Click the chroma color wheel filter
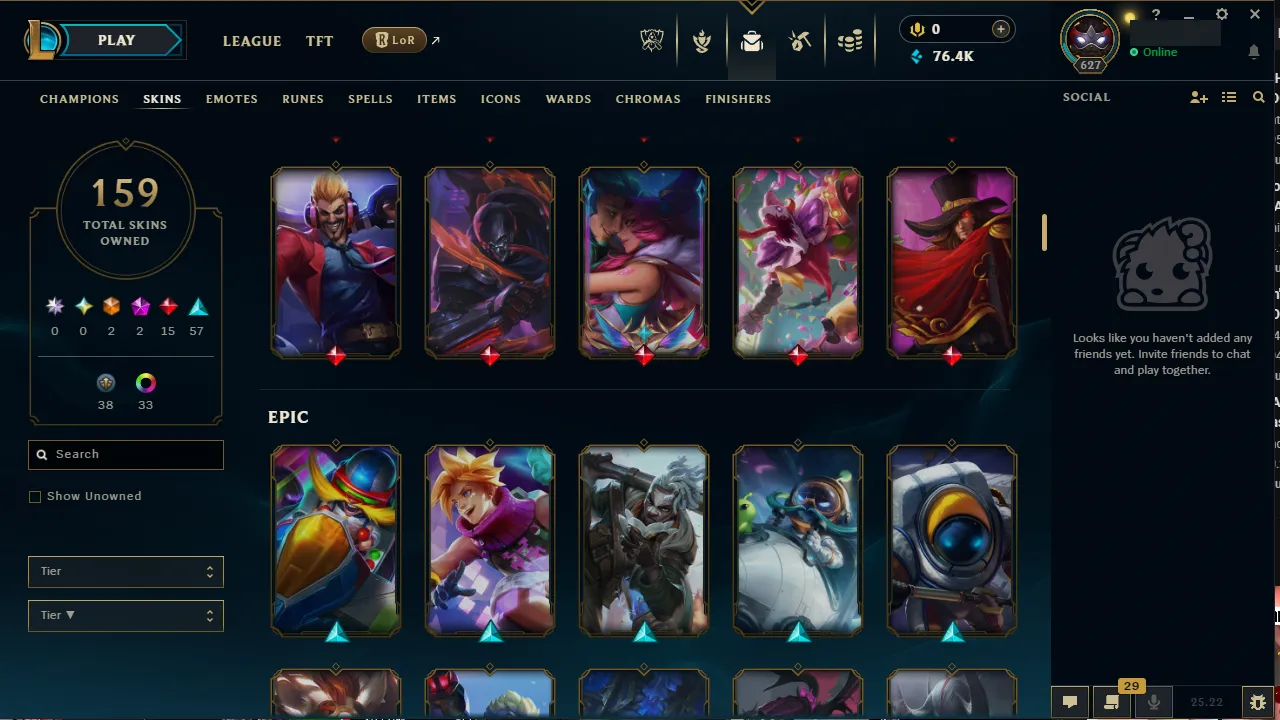The height and width of the screenshot is (720, 1280). pyautogui.click(x=145, y=383)
